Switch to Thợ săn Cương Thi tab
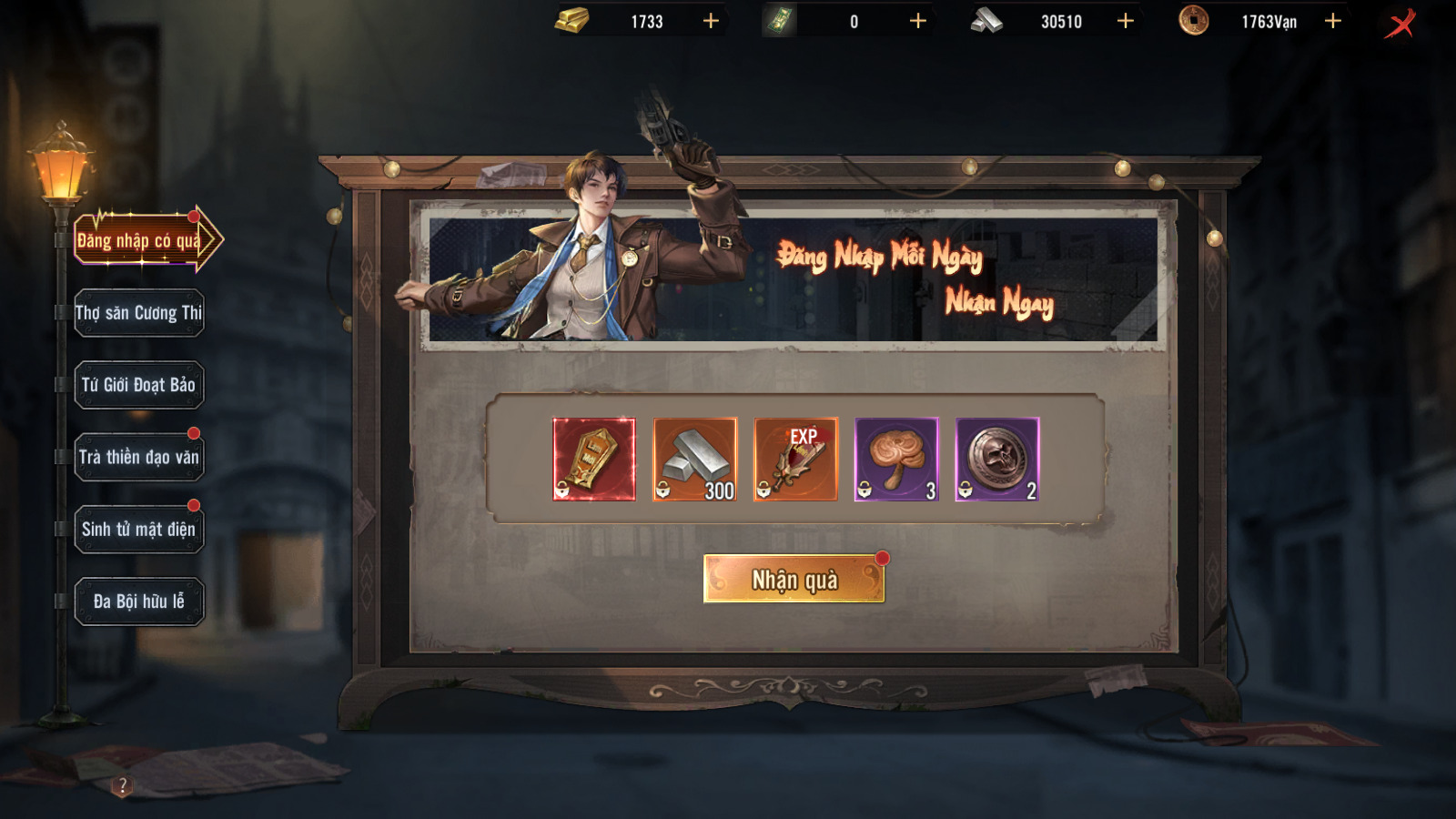1456x819 pixels. [x=139, y=313]
